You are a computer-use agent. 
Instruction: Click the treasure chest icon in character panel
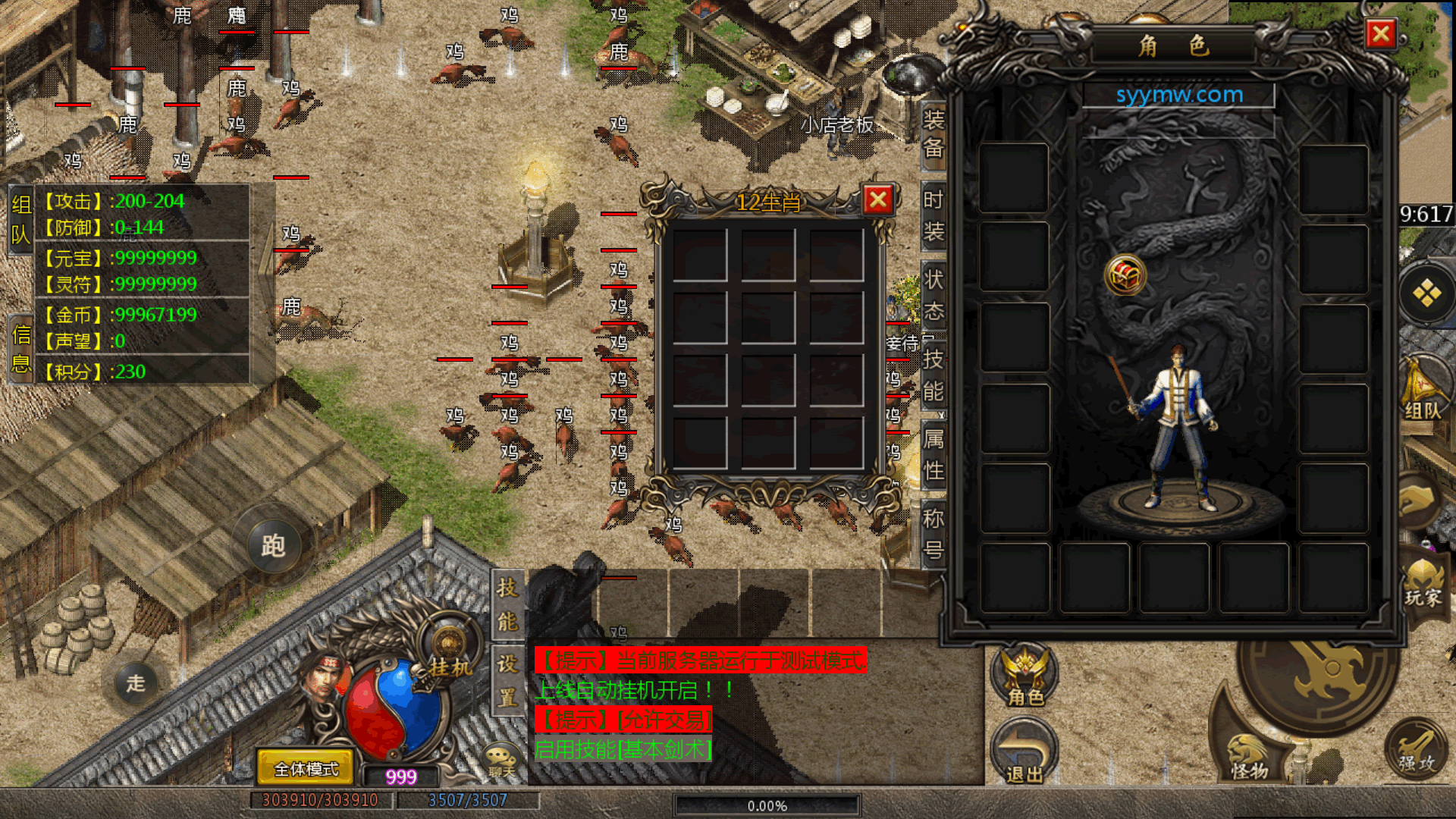click(x=1125, y=275)
